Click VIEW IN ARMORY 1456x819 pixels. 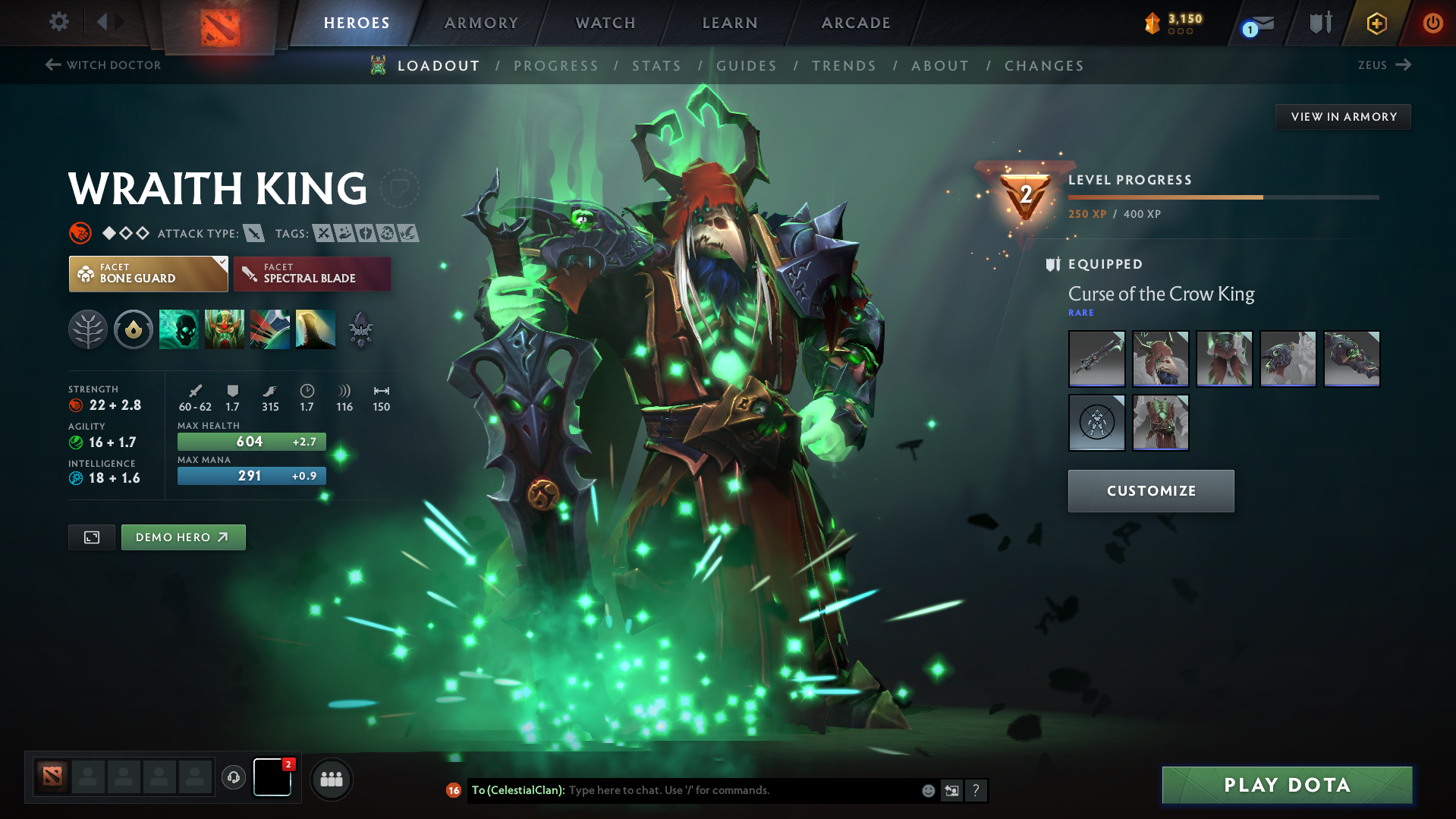click(x=1343, y=116)
